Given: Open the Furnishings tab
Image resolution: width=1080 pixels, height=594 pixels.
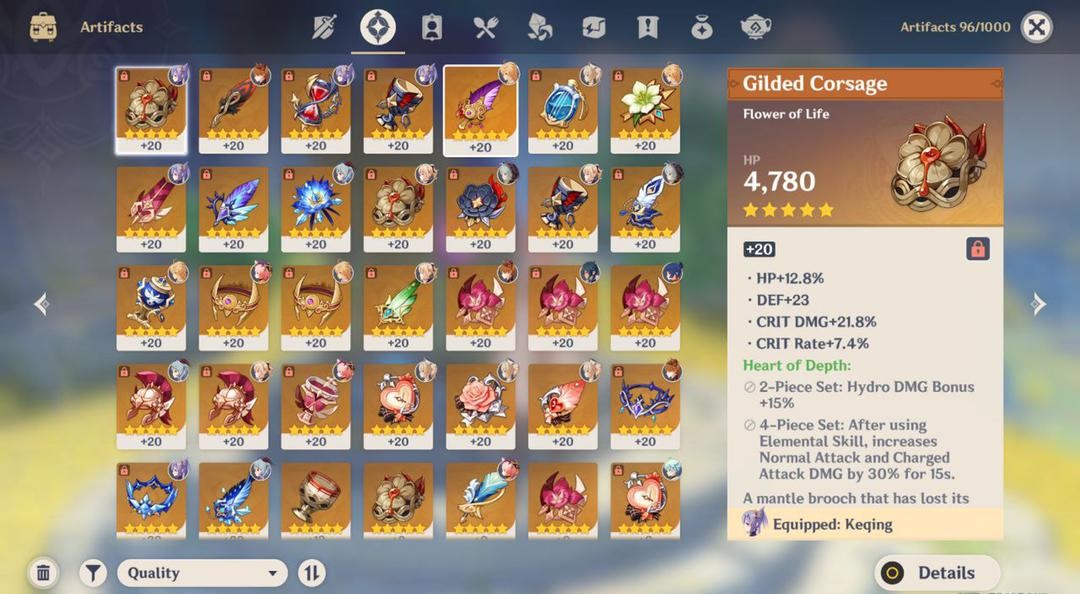Looking at the screenshot, I should pyautogui.click(x=756, y=27).
